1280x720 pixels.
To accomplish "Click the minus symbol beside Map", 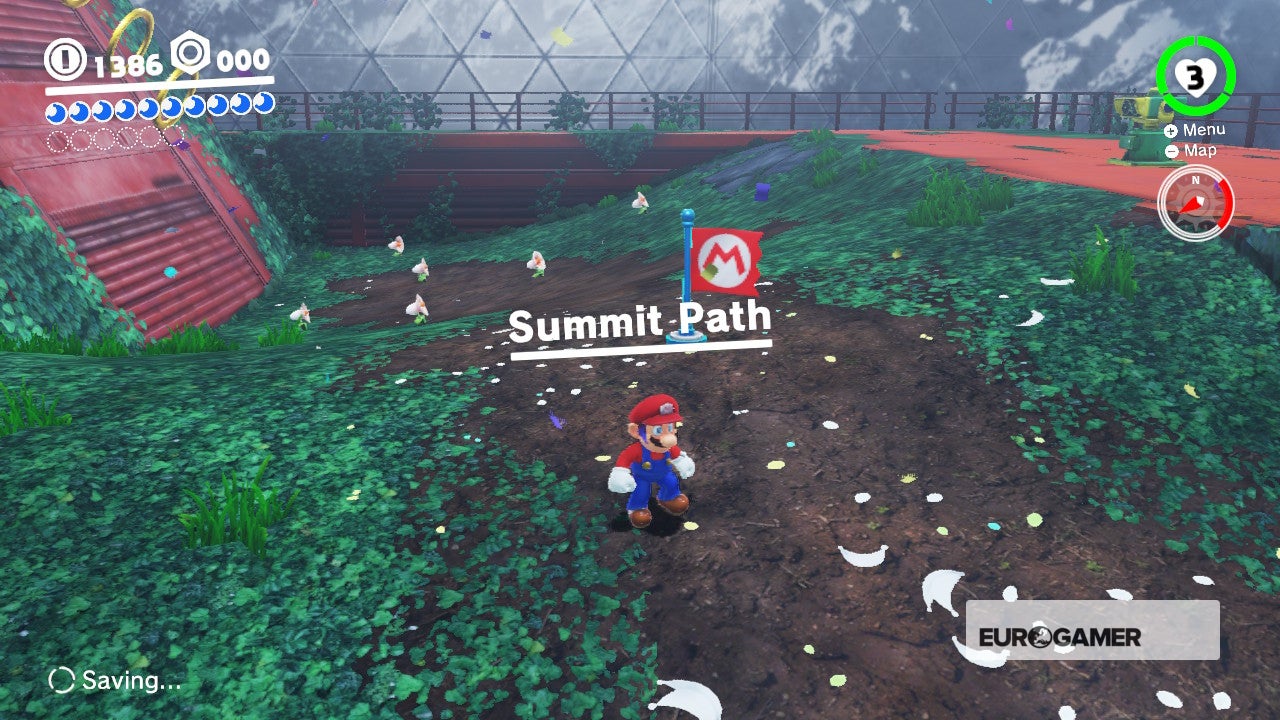I will (x=1171, y=151).
